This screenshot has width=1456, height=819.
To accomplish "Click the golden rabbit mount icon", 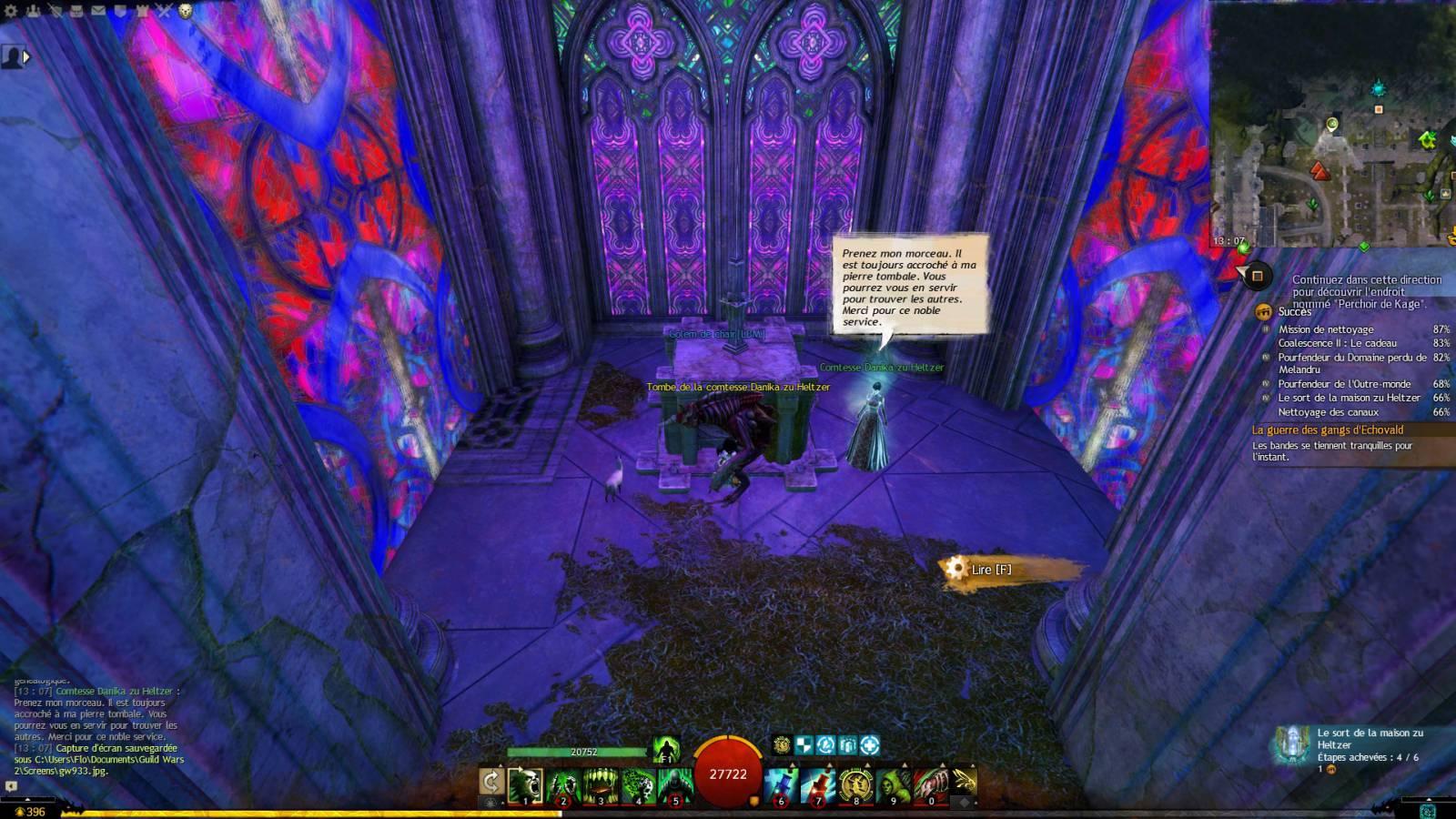I will coord(965,781).
